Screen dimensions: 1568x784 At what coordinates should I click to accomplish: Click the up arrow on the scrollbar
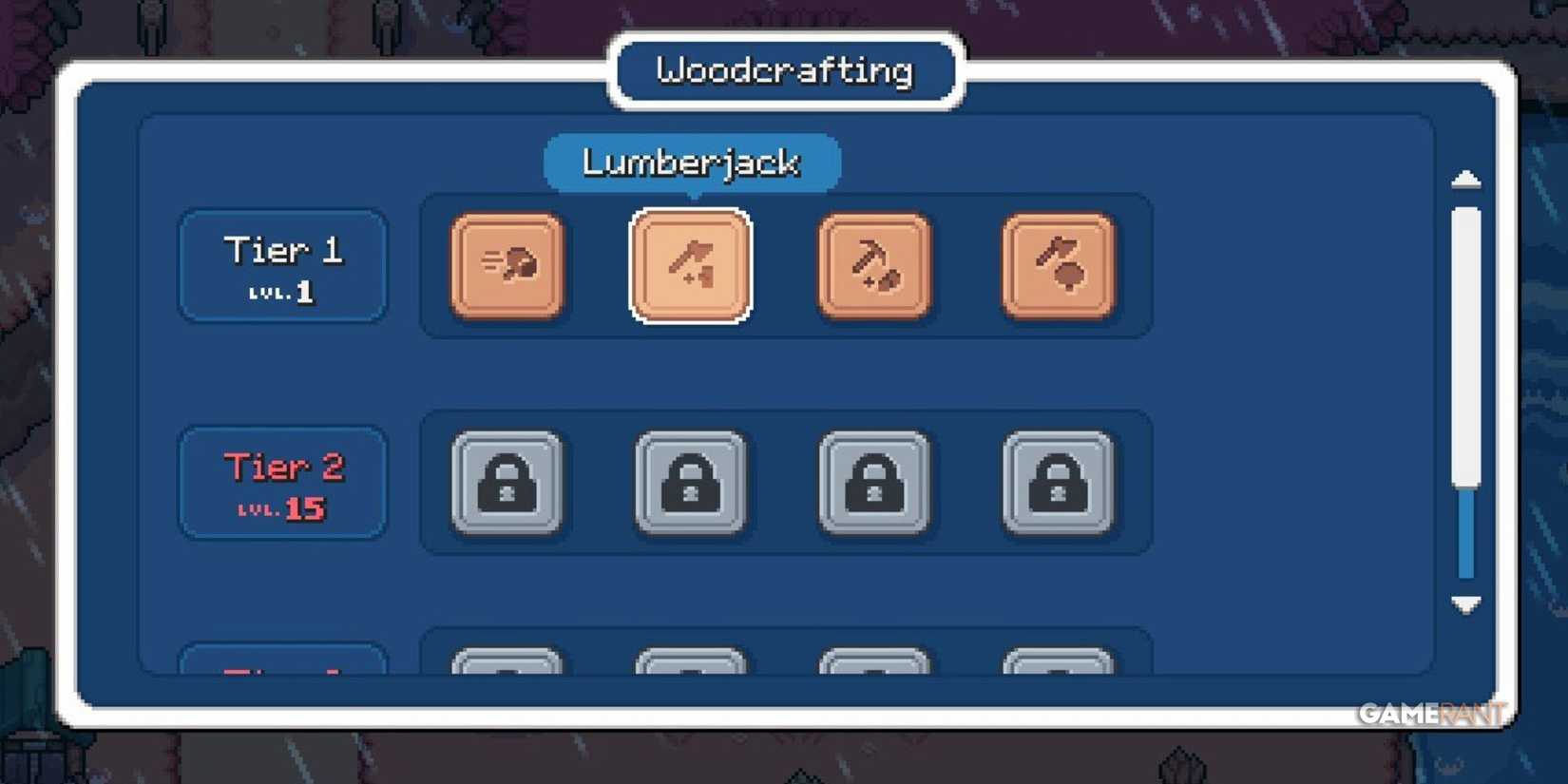coord(1464,181)
